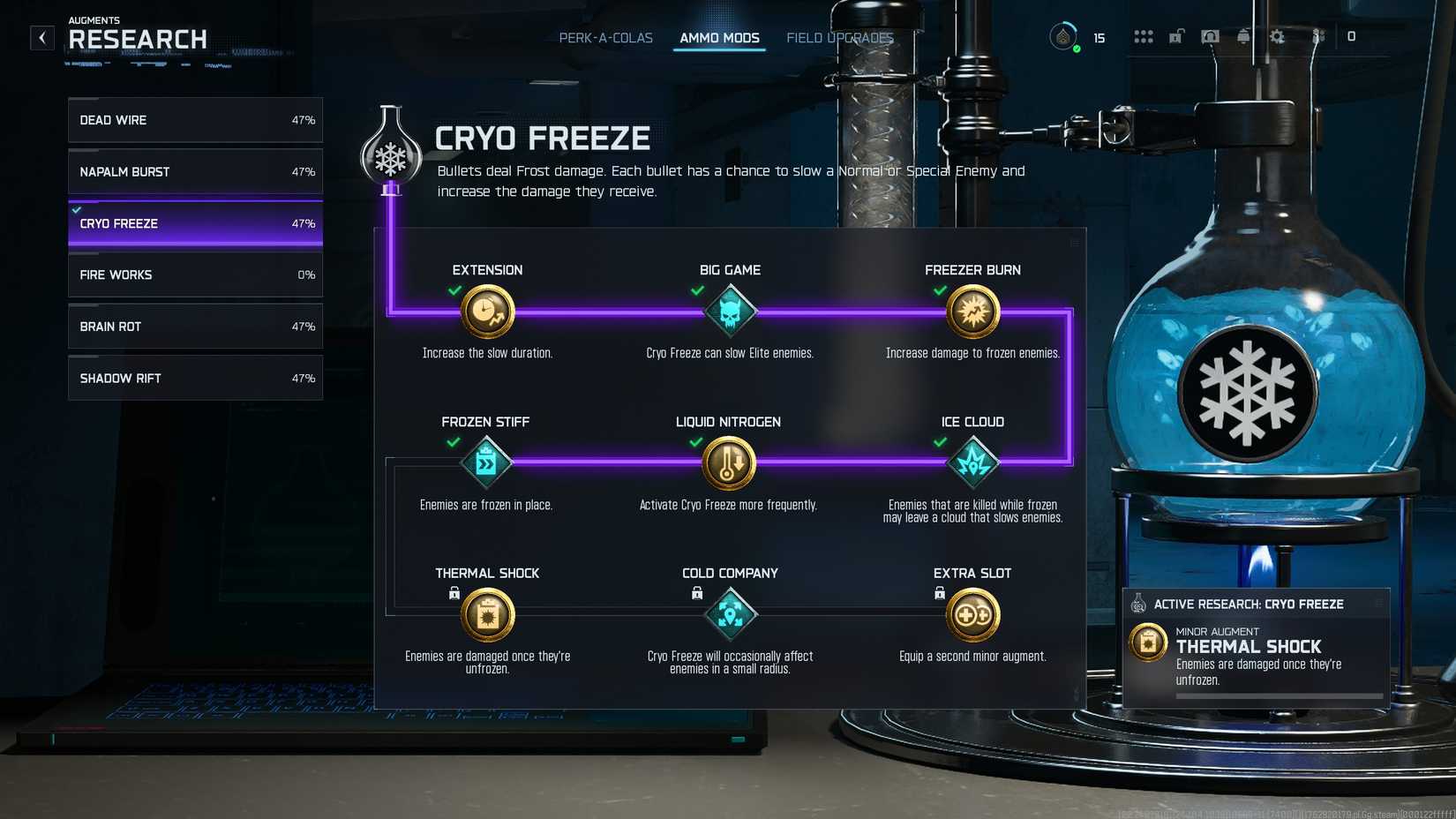The image size is (1456, 819).
Task: Select the Big Game skull augment icon
Action: (x=729, y=311)
